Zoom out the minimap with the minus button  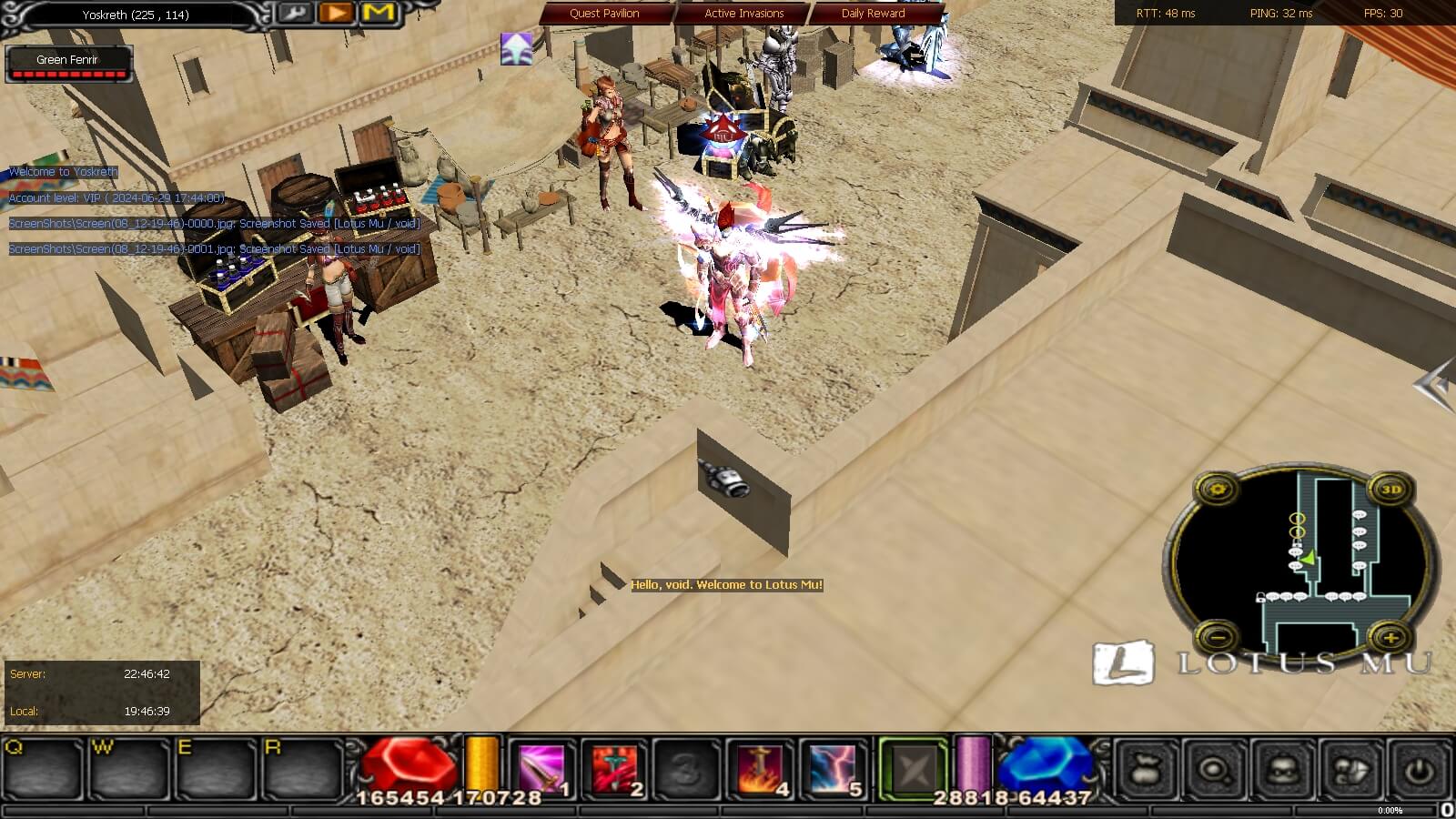pyautogui.click(x=1218, y=636)
